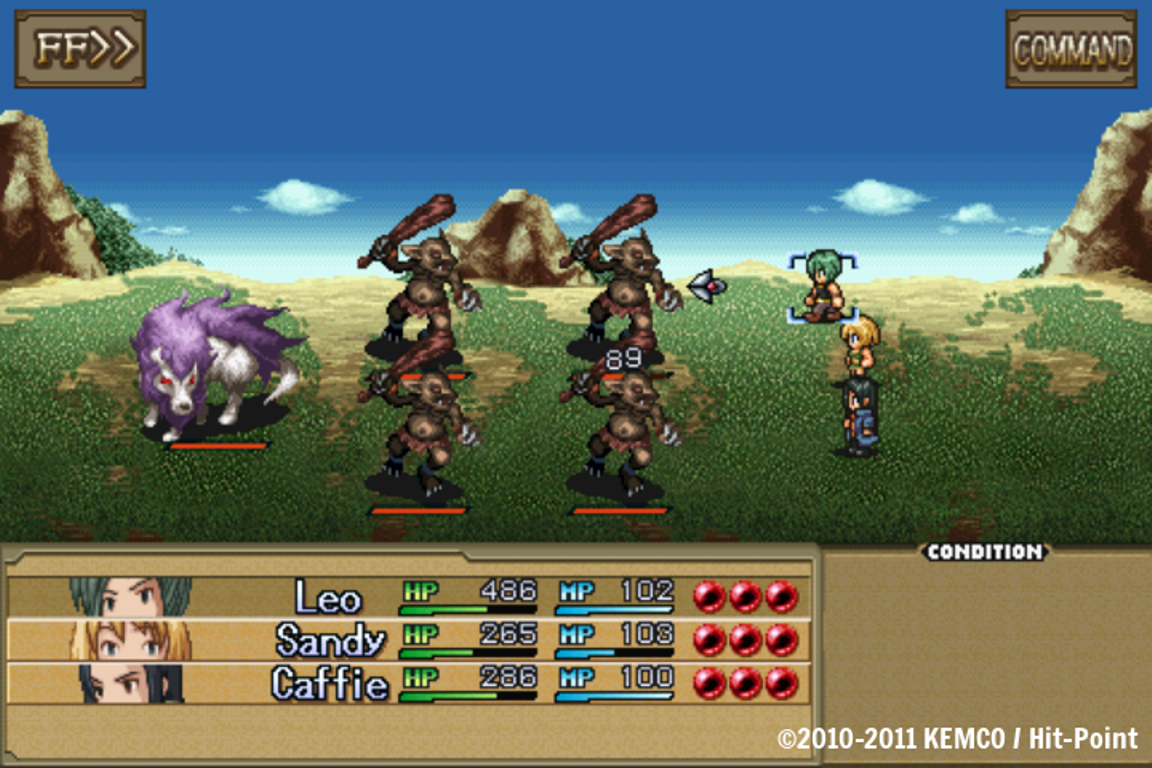
Task: Select Sandy's party status row
Action: click(408, 640)
